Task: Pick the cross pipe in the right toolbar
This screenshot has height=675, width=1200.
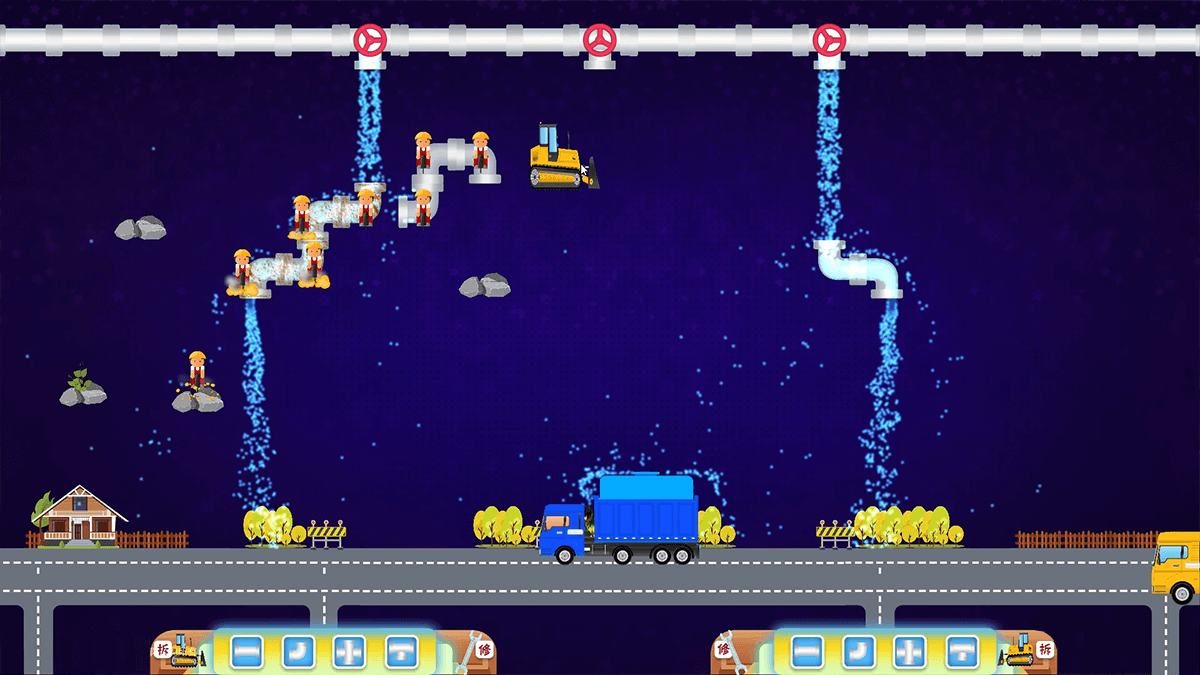Action: (910, 652)
